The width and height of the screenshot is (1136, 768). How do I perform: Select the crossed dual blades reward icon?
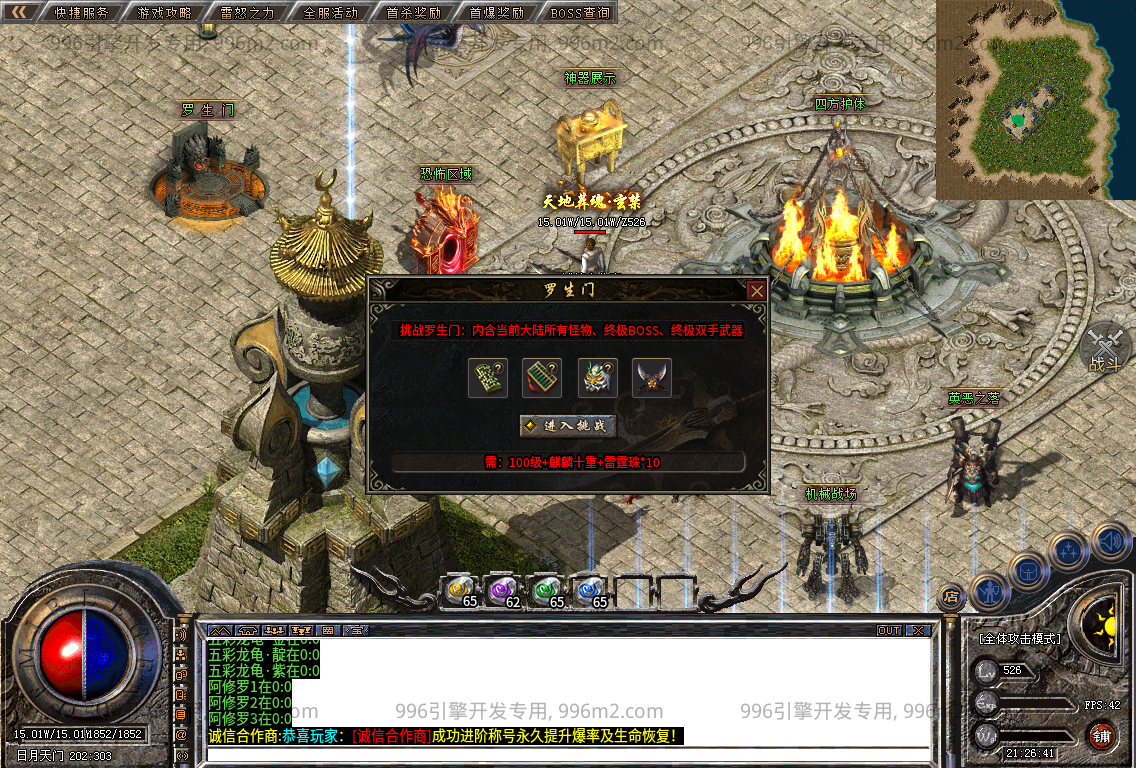tap(652, 378)
